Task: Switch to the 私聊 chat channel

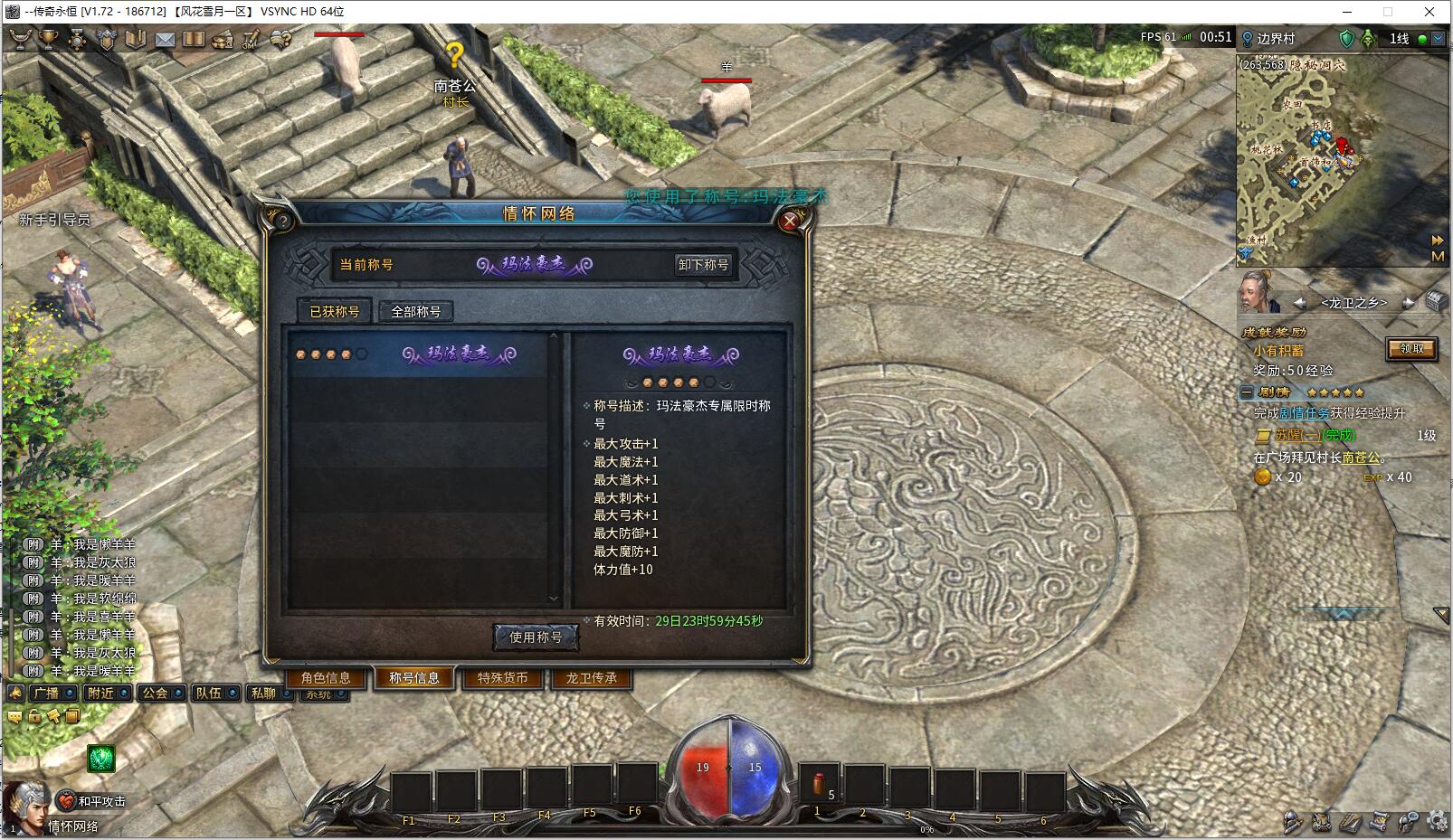Action: click(x=264, y=694)
